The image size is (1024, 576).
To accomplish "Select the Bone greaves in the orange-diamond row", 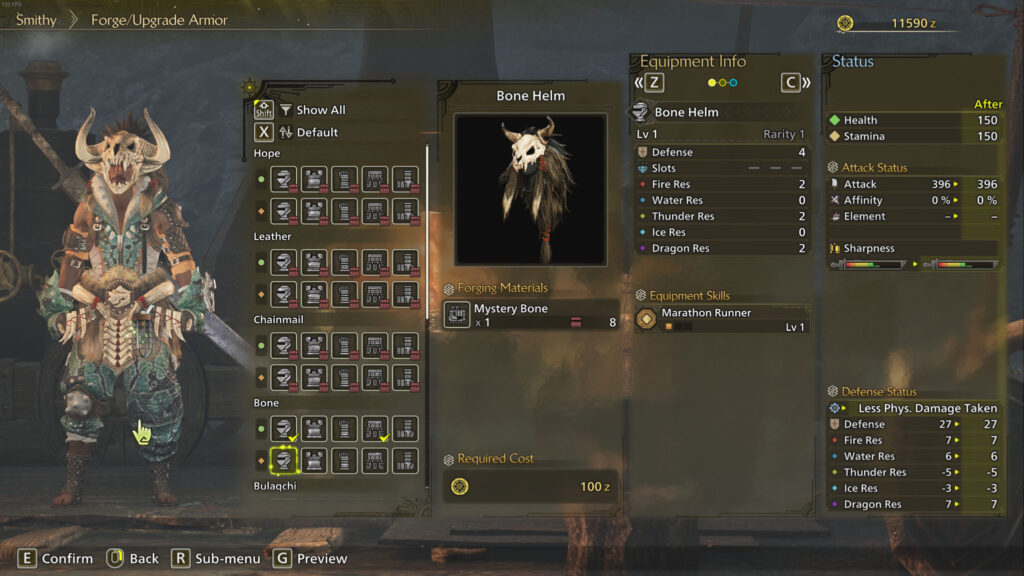I will click(x=405, y=460).
